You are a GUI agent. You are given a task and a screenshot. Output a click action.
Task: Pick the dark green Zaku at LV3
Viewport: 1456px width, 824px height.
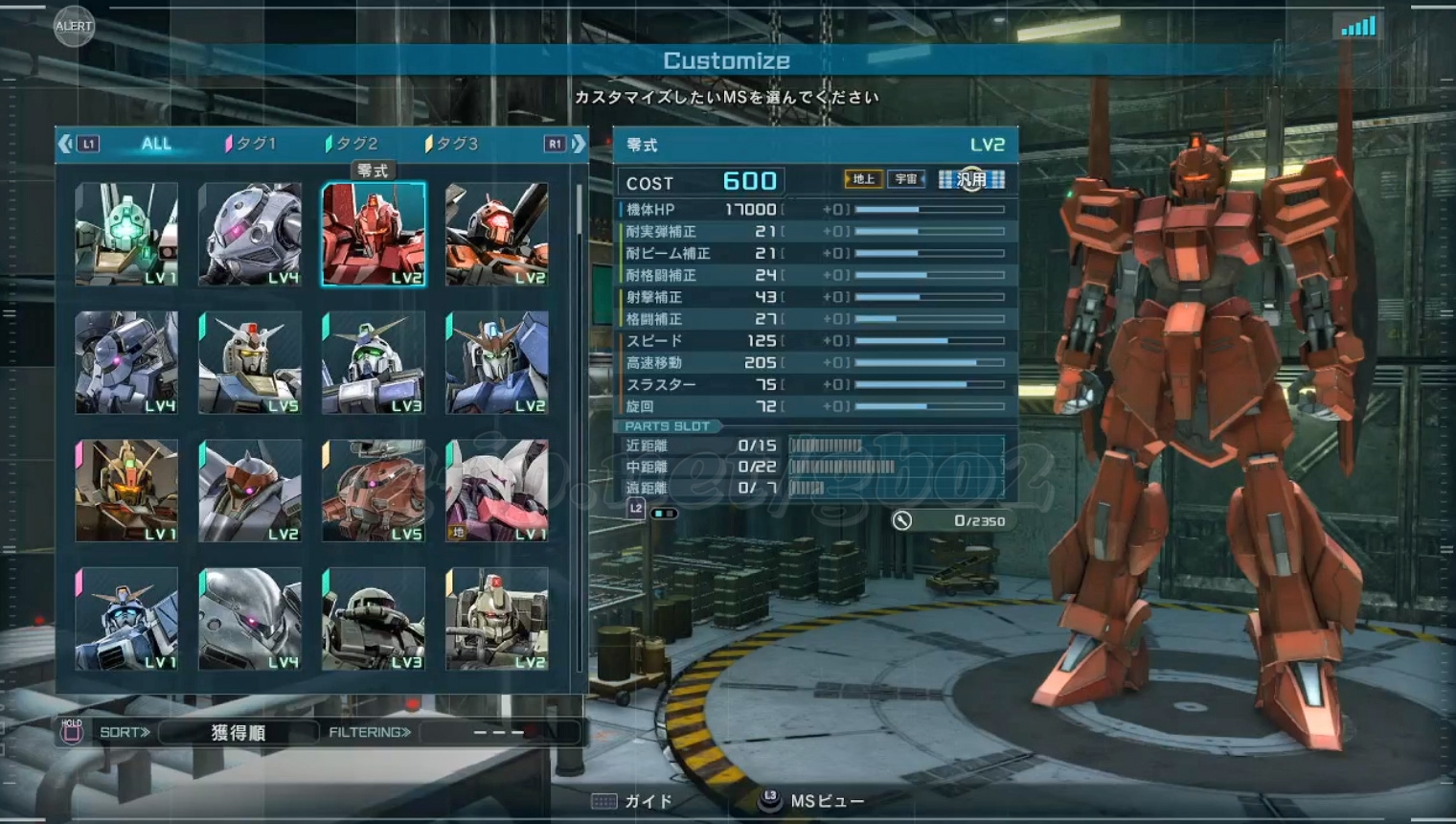[374, 619]
